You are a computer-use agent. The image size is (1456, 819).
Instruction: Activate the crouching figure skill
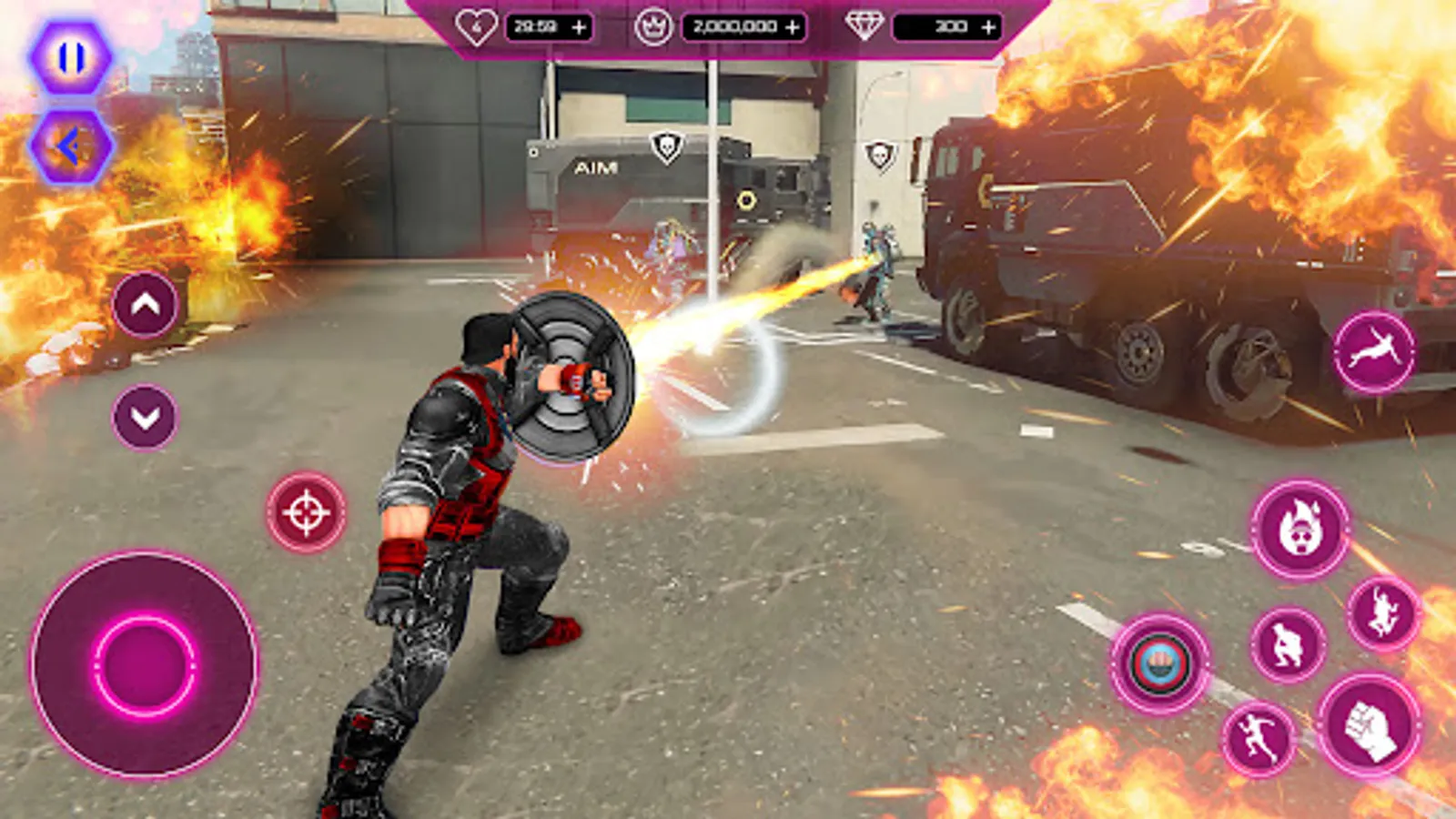click(x=1288, y=645)
